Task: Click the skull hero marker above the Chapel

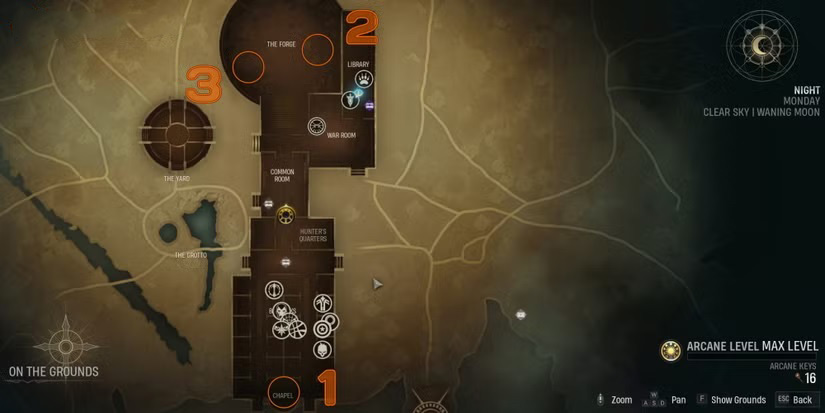Action: (x=323, y=349)
